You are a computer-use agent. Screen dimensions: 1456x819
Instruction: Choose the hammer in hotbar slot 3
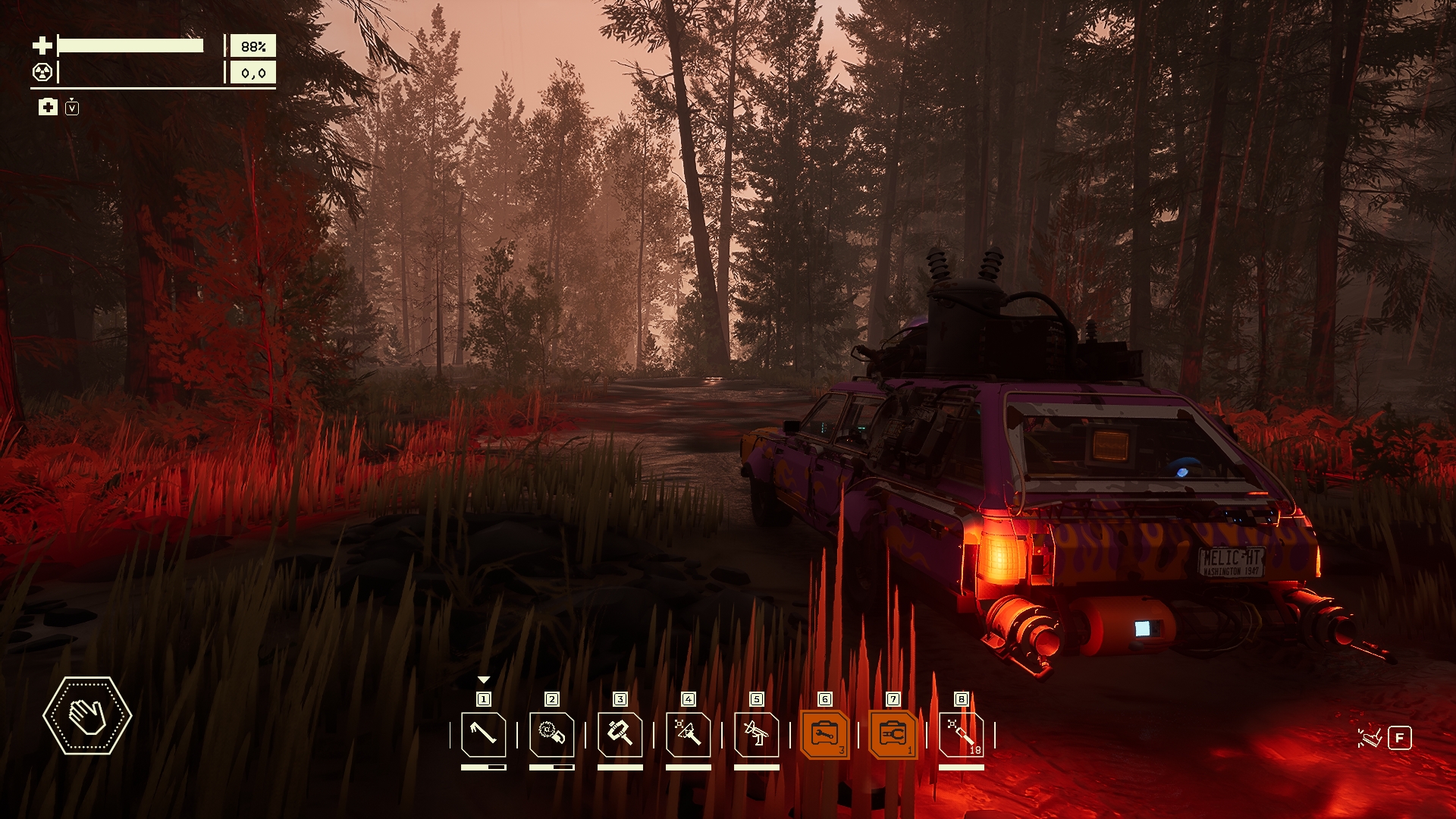(x=620, y=734)
